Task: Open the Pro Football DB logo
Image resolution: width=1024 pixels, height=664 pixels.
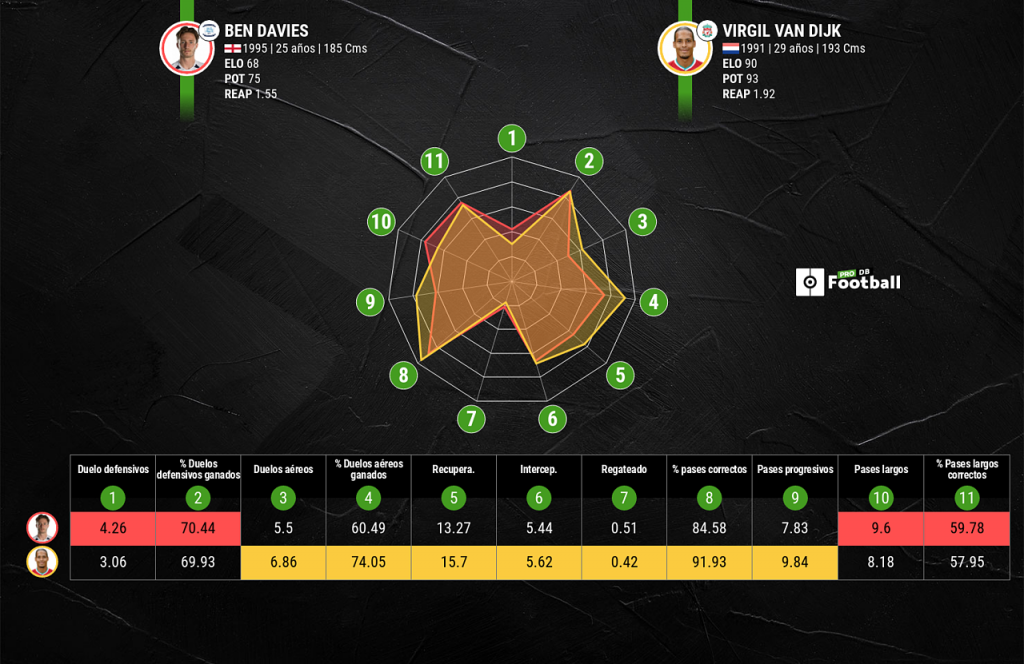Action: 848,282
